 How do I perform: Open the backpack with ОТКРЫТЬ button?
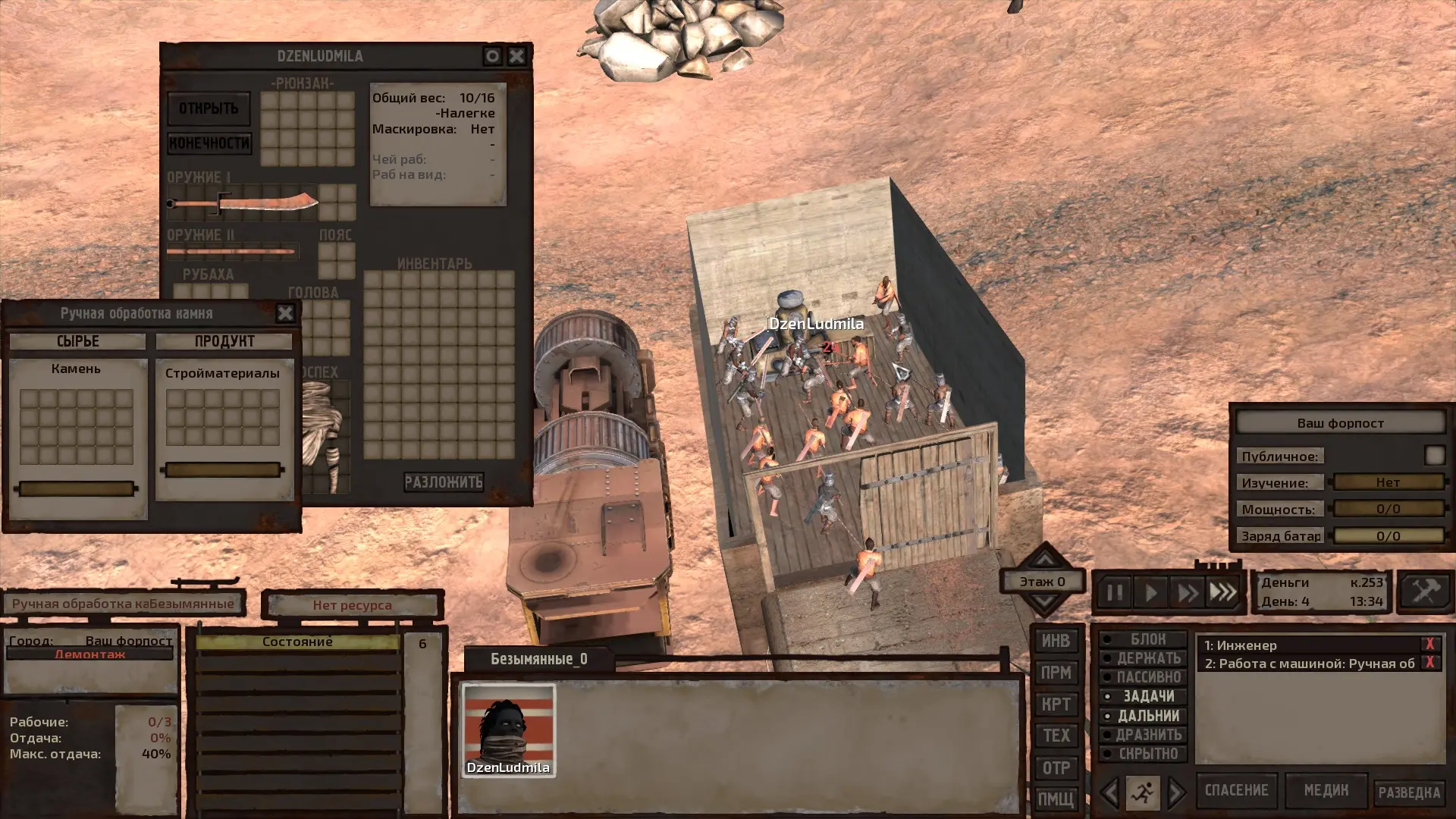pyautogui.click(x=209, y=109)
